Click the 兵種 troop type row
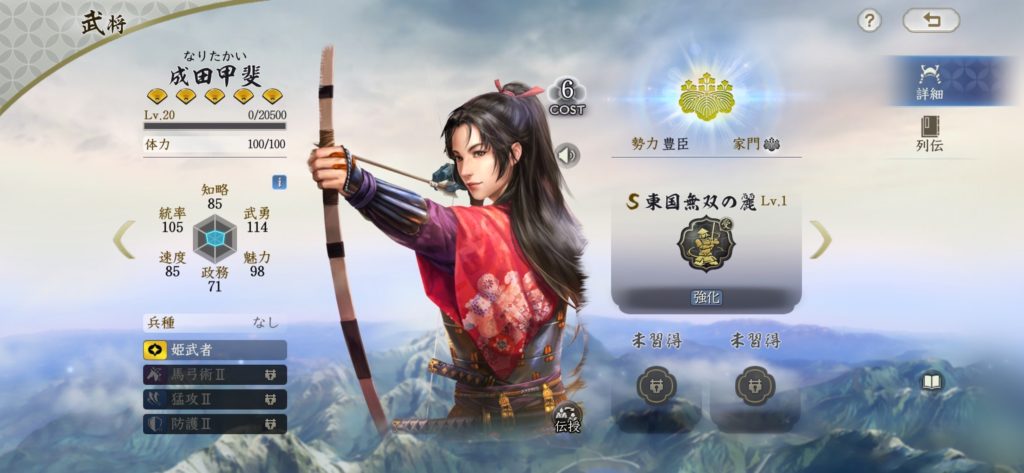The image size is (1024, 473). click(x=215, y=322)
